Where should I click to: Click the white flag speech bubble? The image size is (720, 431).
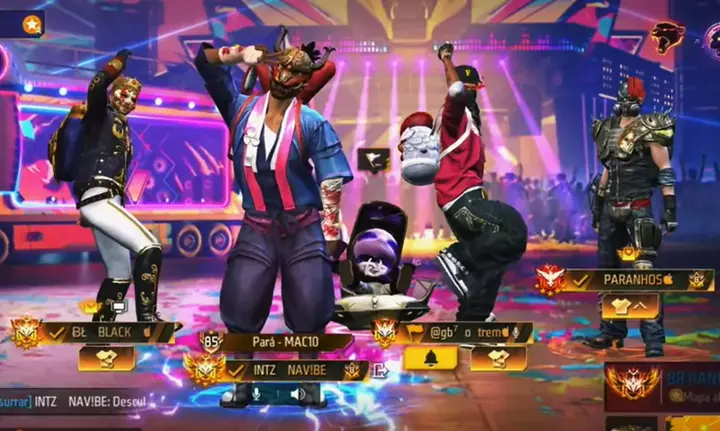pos(373,159)
